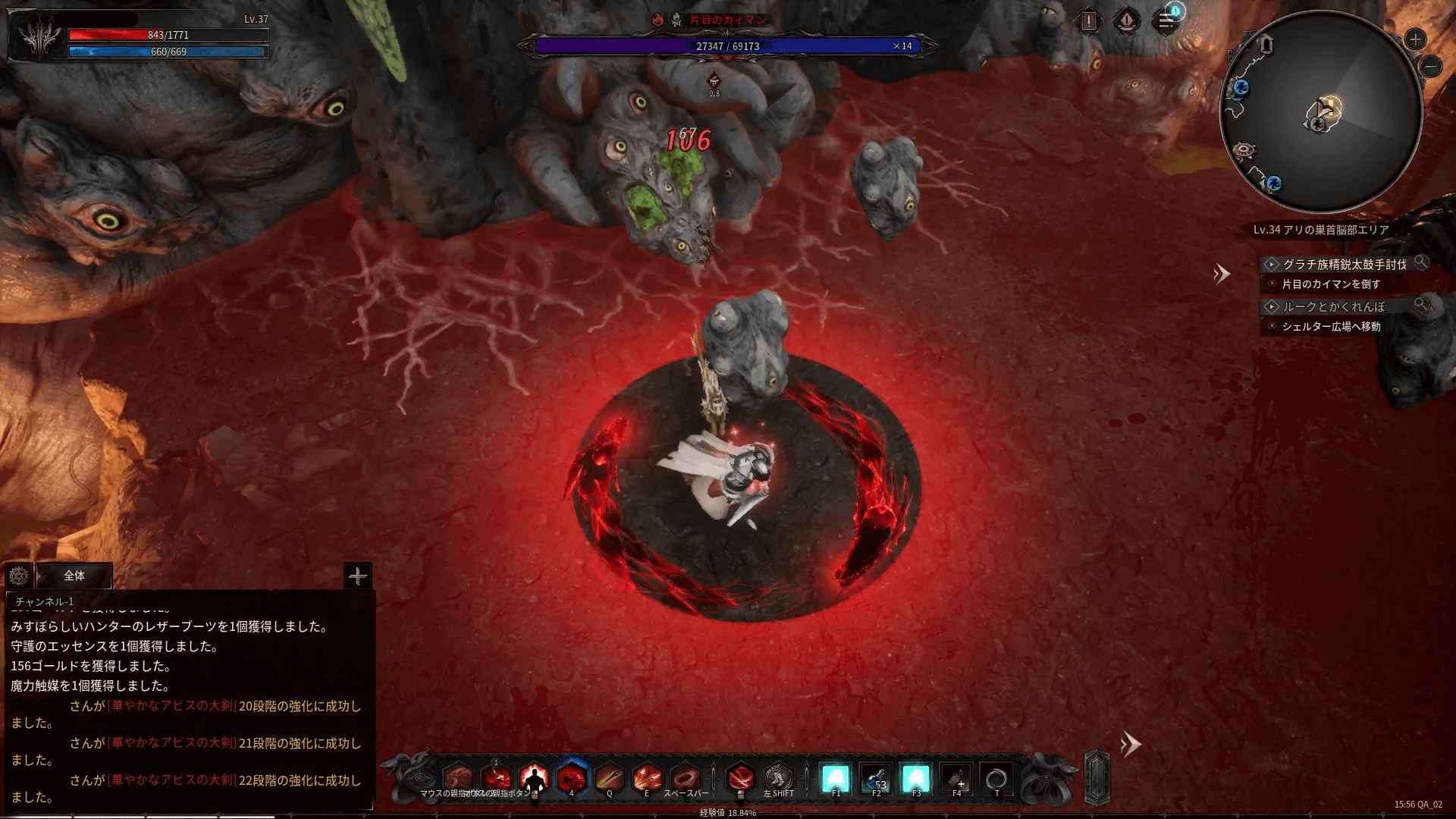Click the magnifier beside ルークとかくれんぼ quest
This screenshot has height=819, width=1456.
[x=1422, y=305]
